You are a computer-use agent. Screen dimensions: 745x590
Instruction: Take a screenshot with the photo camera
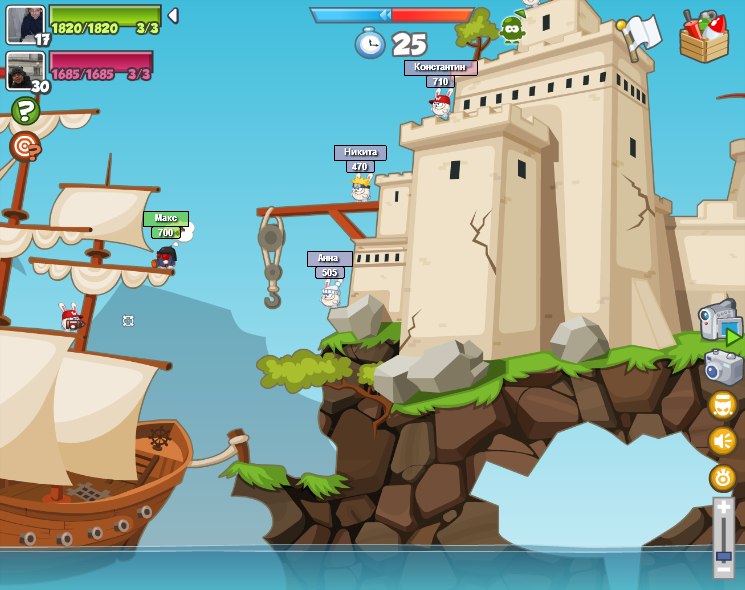click(723, 367)
